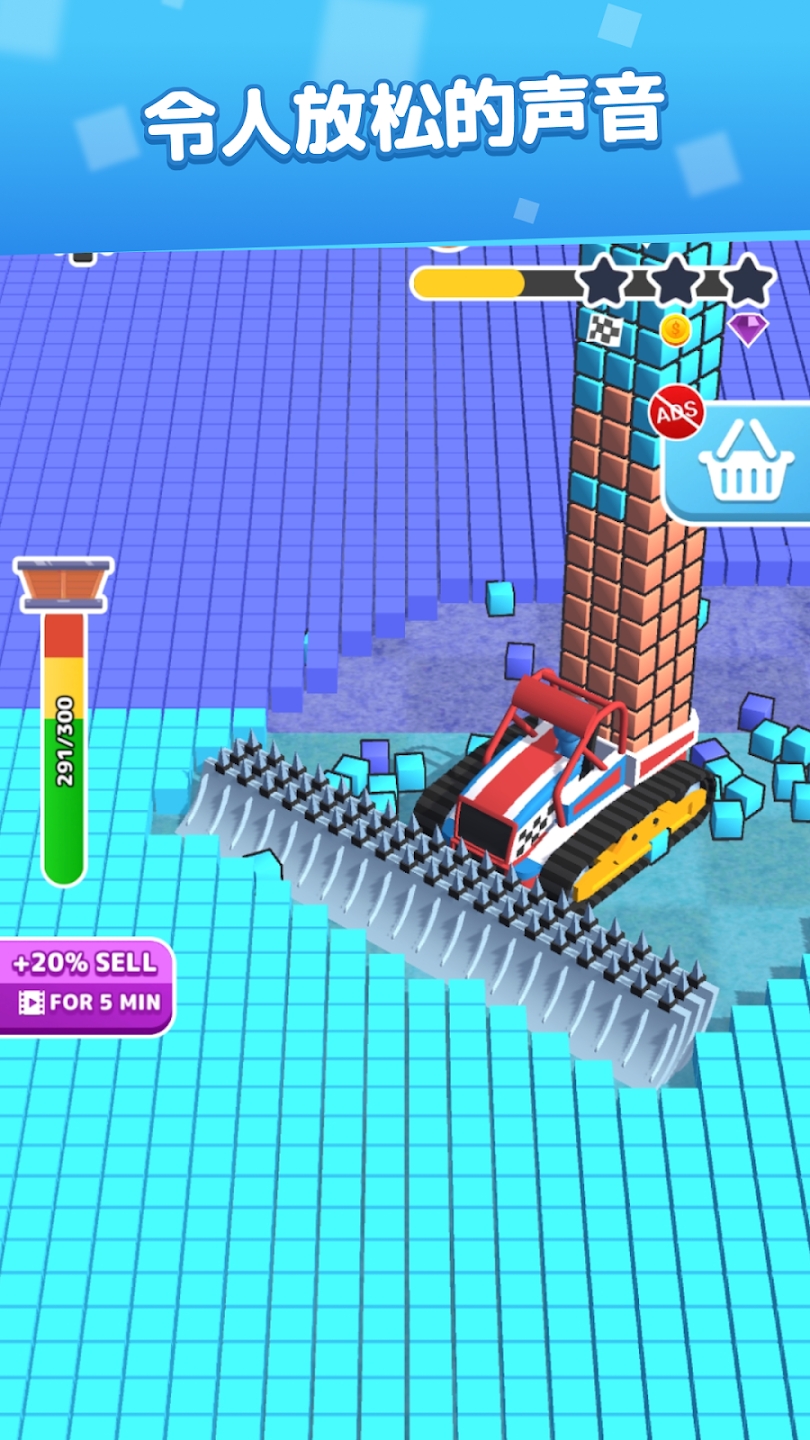810x1440 pixels.
Task: Activate the +20% sell video bonus
Action: coord(87,985)
